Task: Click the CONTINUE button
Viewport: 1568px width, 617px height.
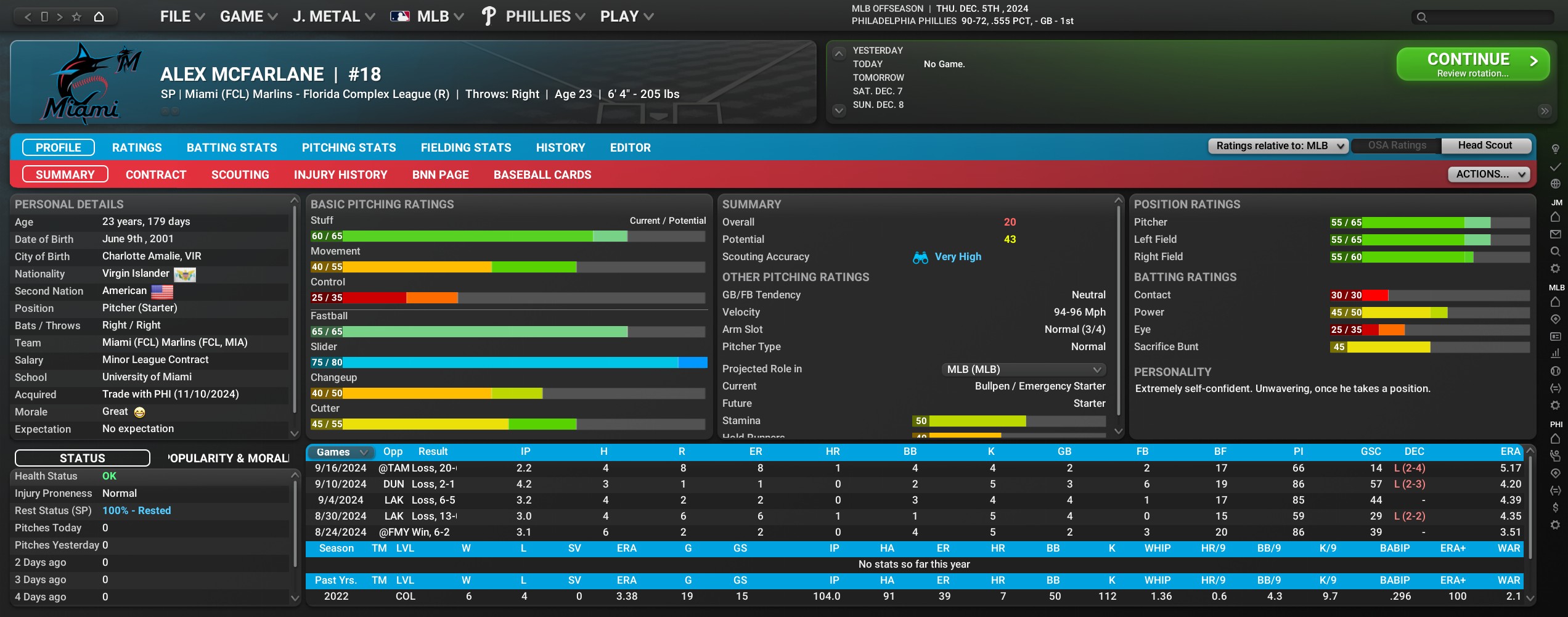Action: (1472, 64)
